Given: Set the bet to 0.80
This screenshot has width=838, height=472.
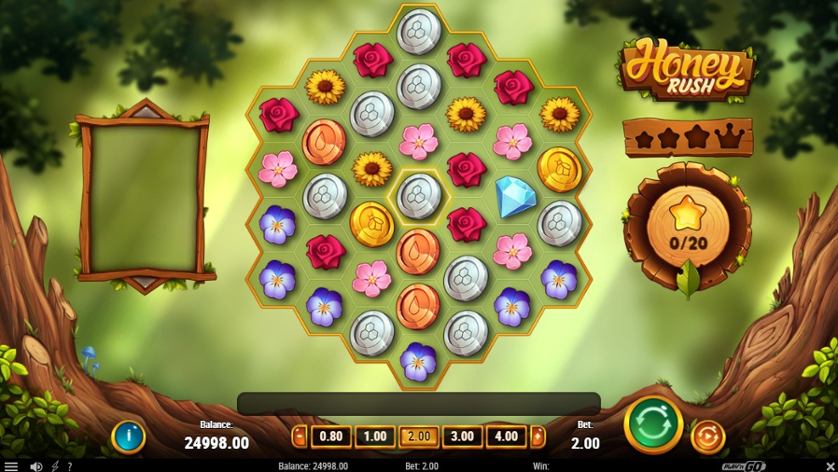Looking at the screenshot, I should (x=331, y=436).
